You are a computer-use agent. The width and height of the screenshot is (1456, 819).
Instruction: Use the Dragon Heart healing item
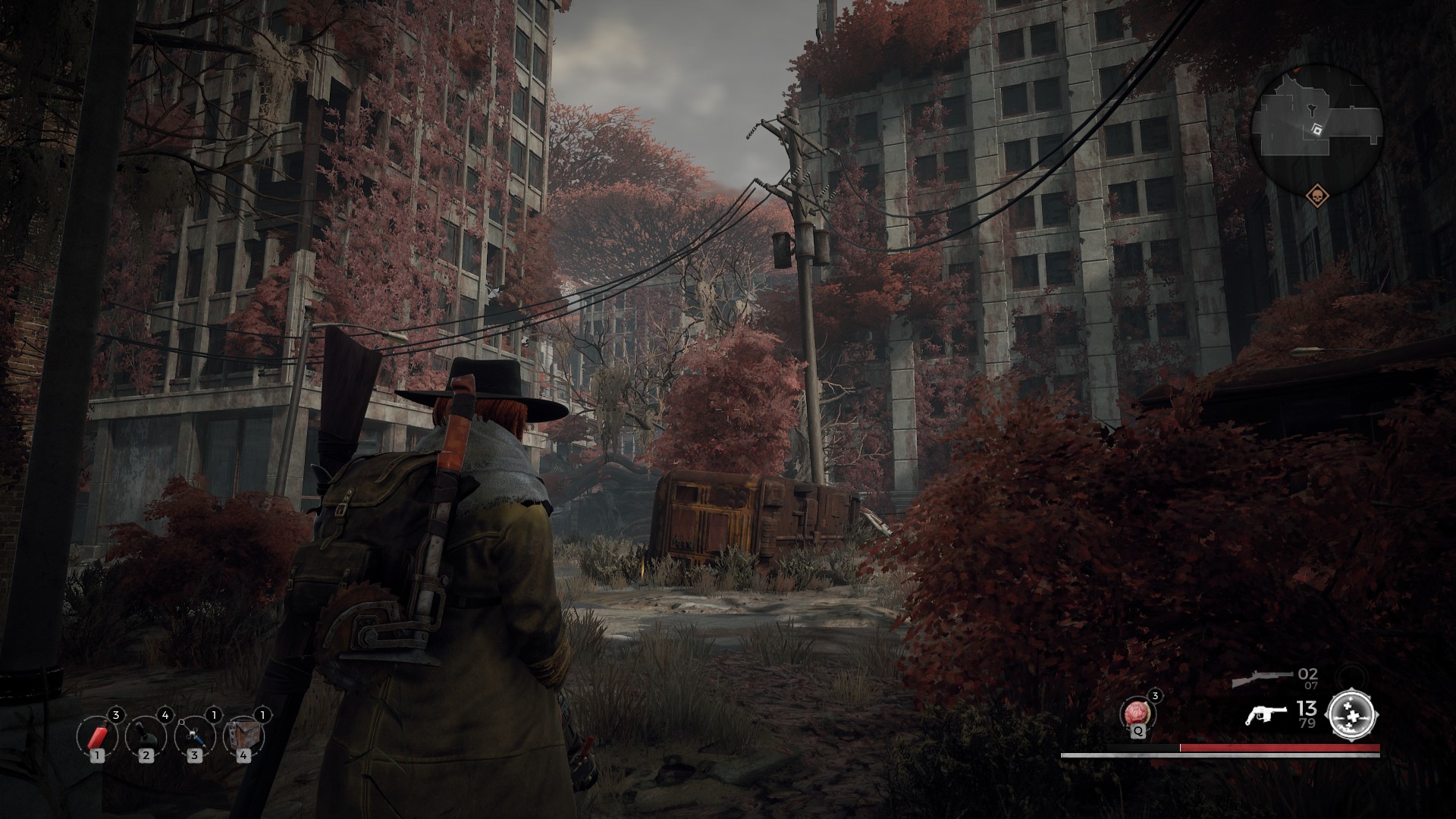coord(1136,714)
